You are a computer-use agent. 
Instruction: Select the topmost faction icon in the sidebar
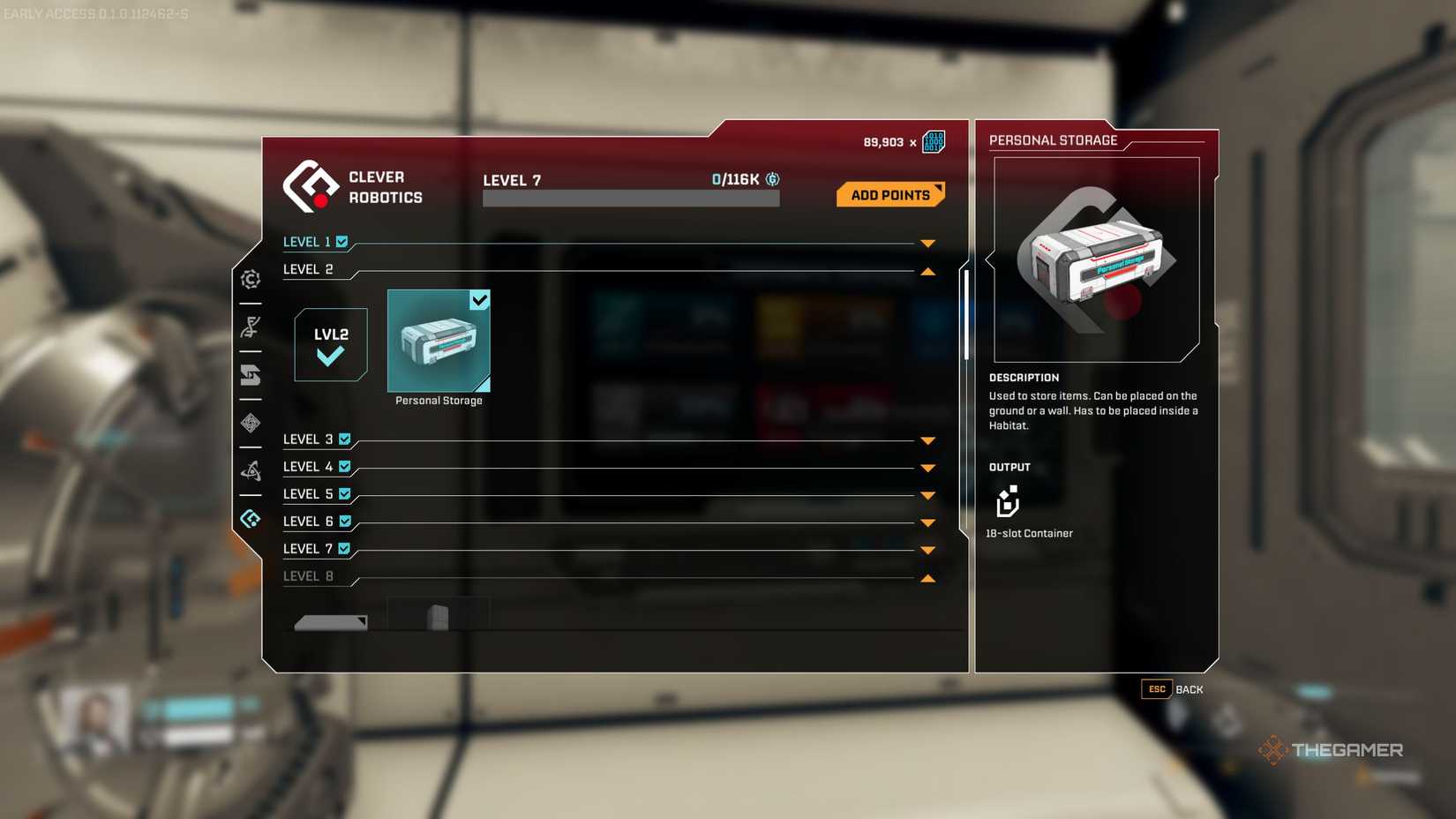251,279
